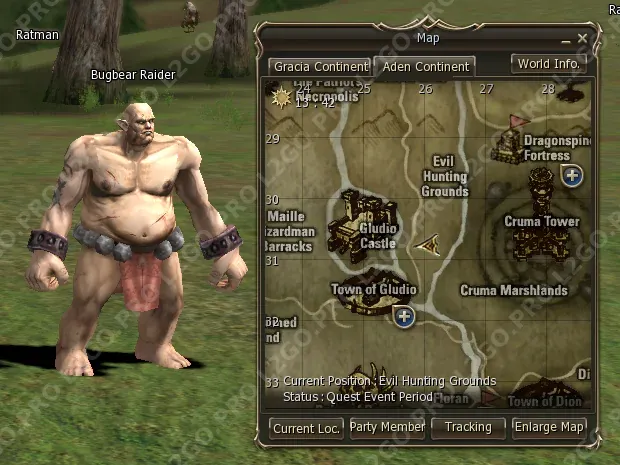Click the player position arrow on map
The height and width of the screenshot is (465, 620).
(x=430, y=242)
